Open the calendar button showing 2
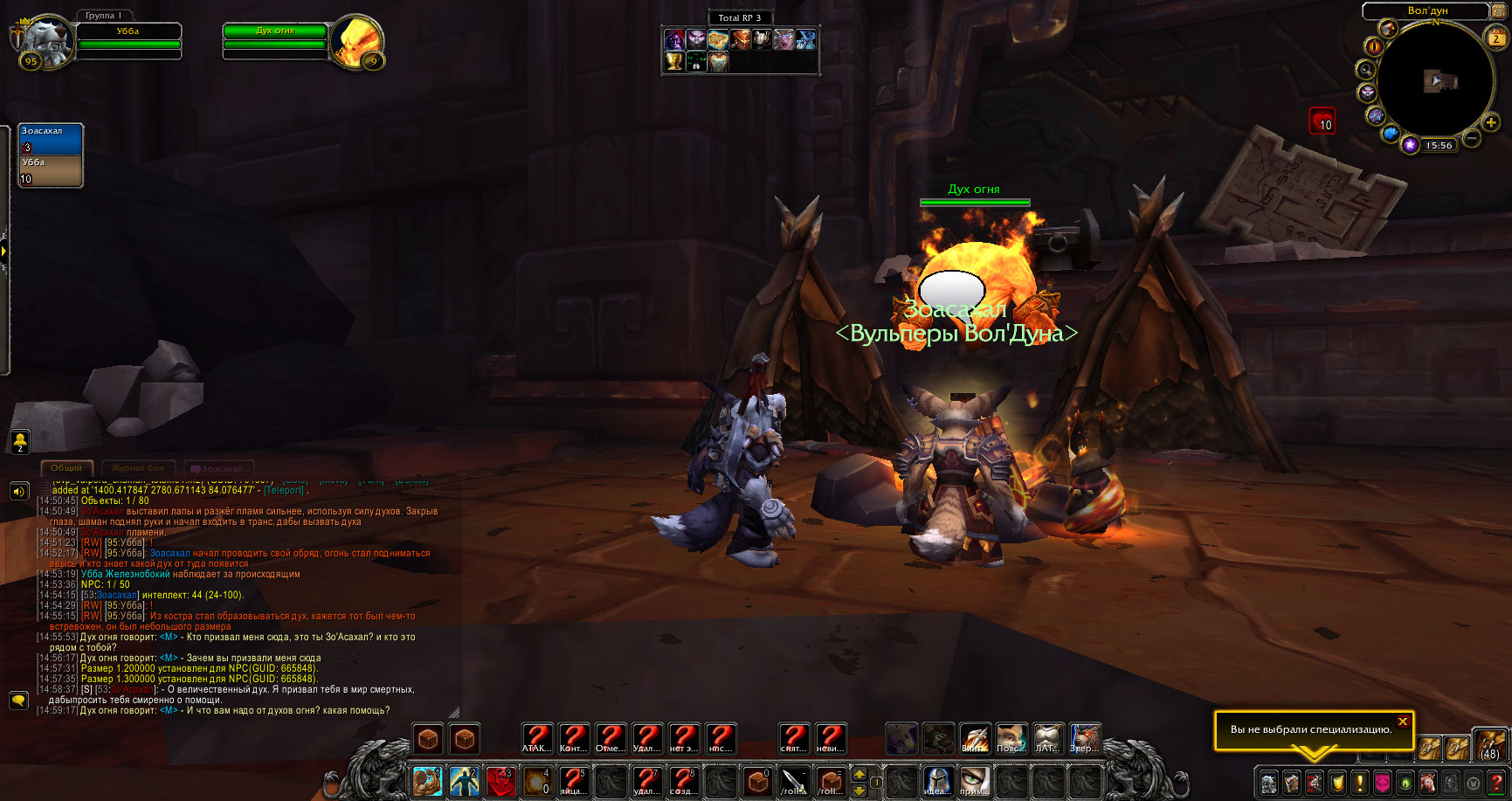Screen dimensions: 1512x801 pos(1495,38)
